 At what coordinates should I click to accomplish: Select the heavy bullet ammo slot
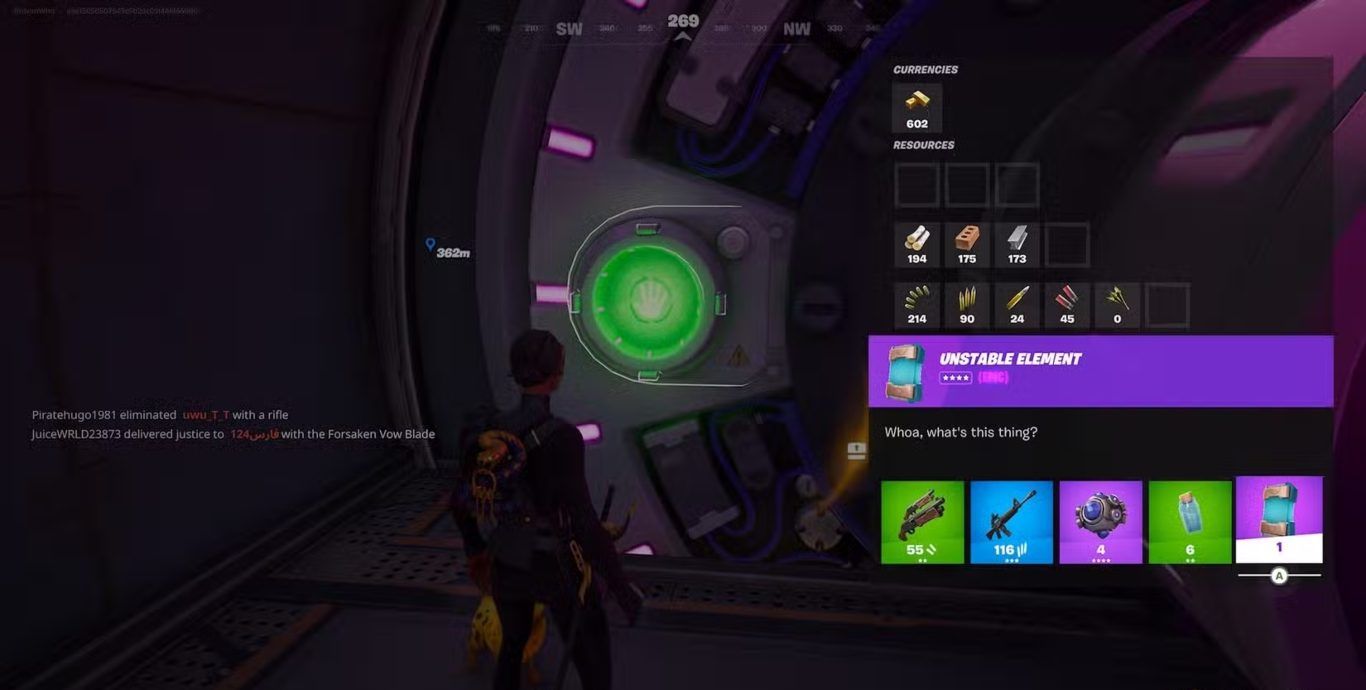tap(1017, 305)
